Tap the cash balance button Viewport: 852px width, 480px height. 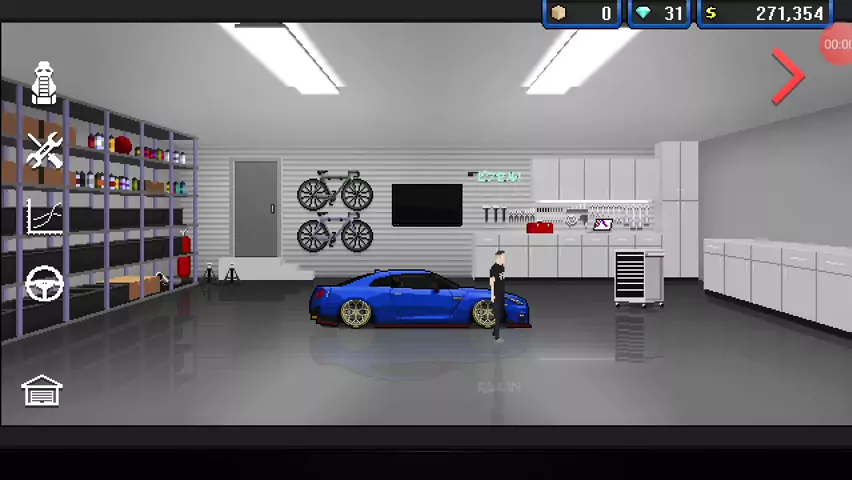[765, 14]
